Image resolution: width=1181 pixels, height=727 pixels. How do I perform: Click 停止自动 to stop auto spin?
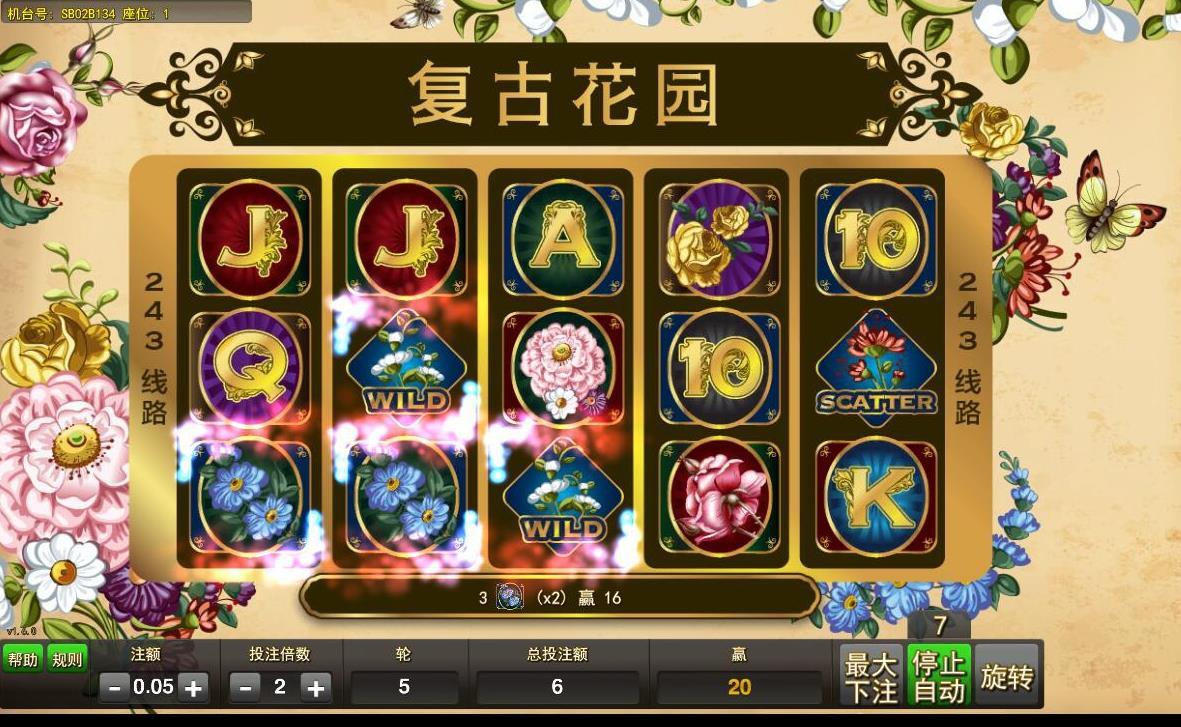938,677
